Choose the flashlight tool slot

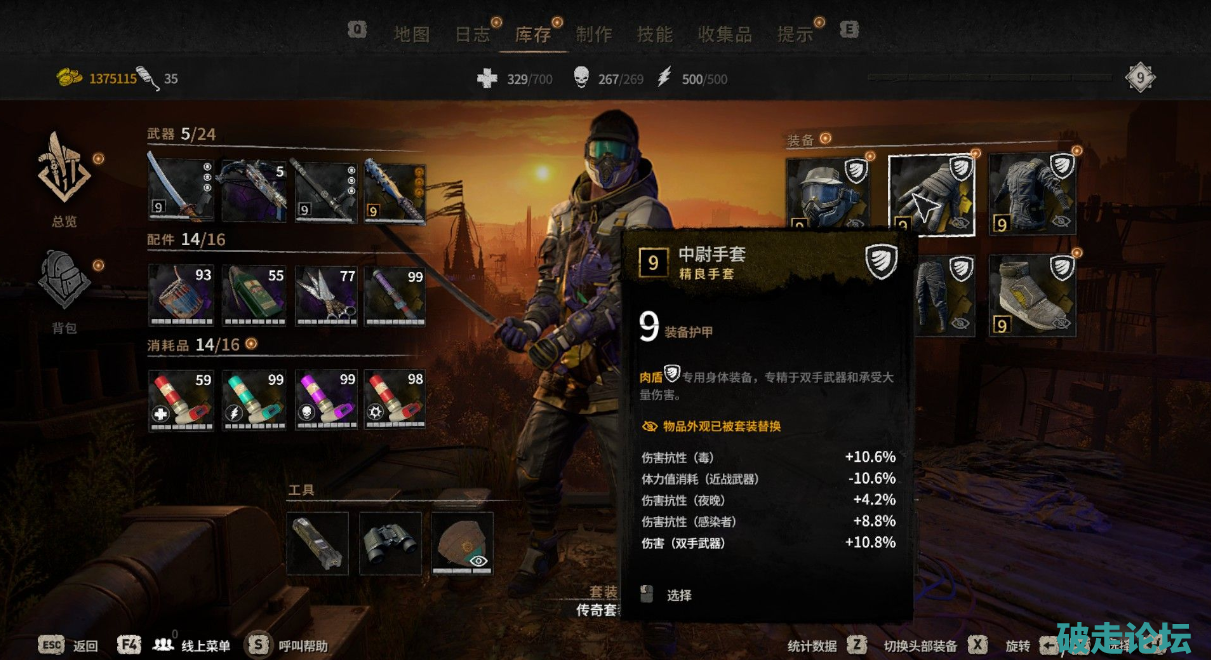318,543
